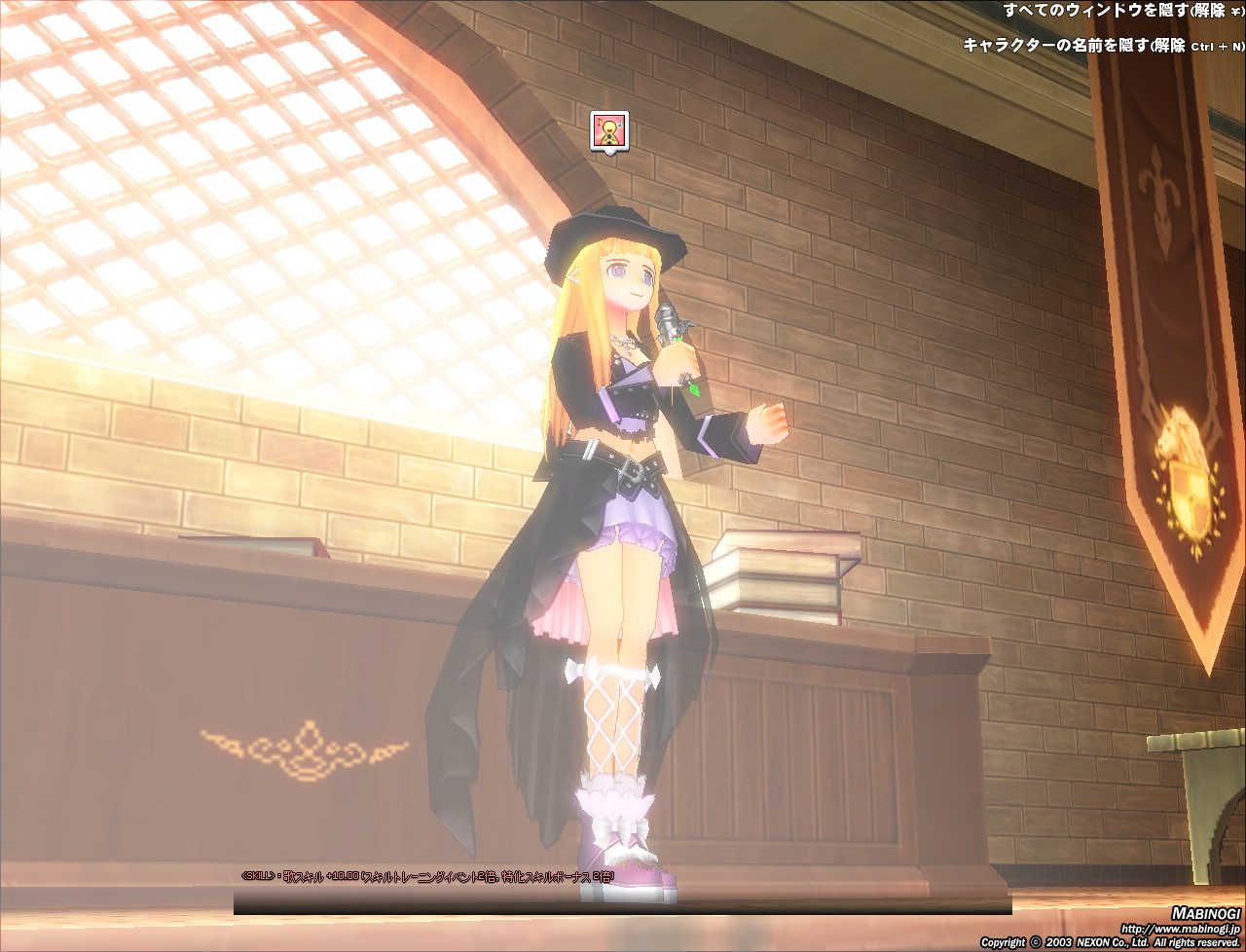Click the skill icon above the character

pos(609,130)
